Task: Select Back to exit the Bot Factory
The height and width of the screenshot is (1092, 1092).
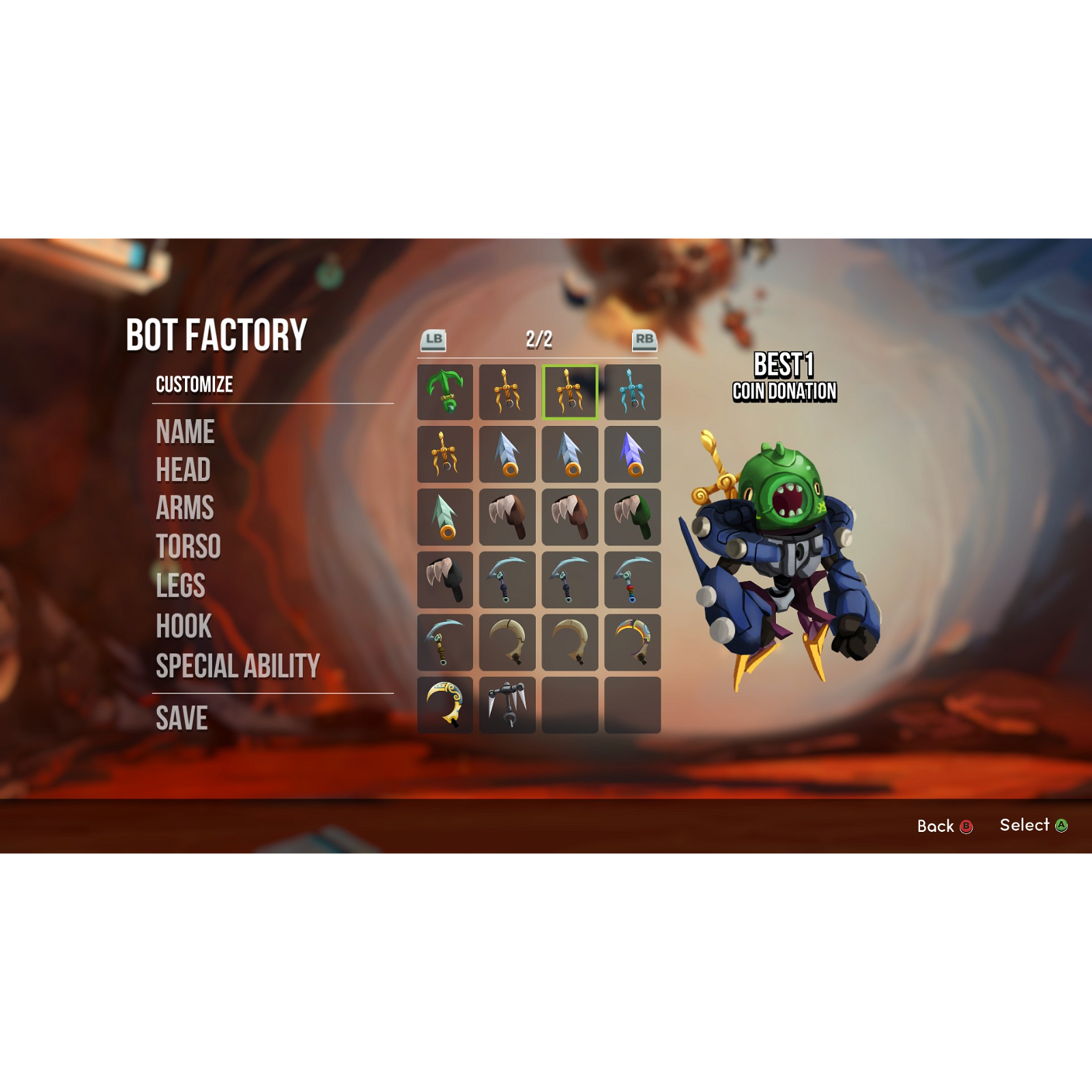Action: pos(946,826)
